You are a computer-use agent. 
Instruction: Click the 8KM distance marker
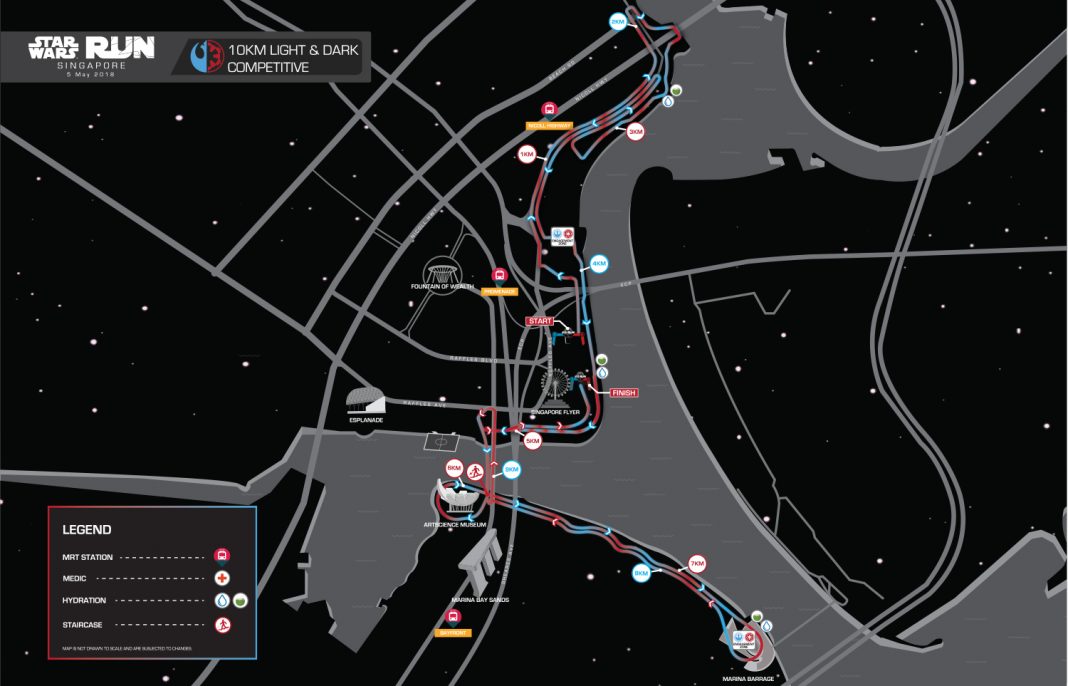(641, 573)
